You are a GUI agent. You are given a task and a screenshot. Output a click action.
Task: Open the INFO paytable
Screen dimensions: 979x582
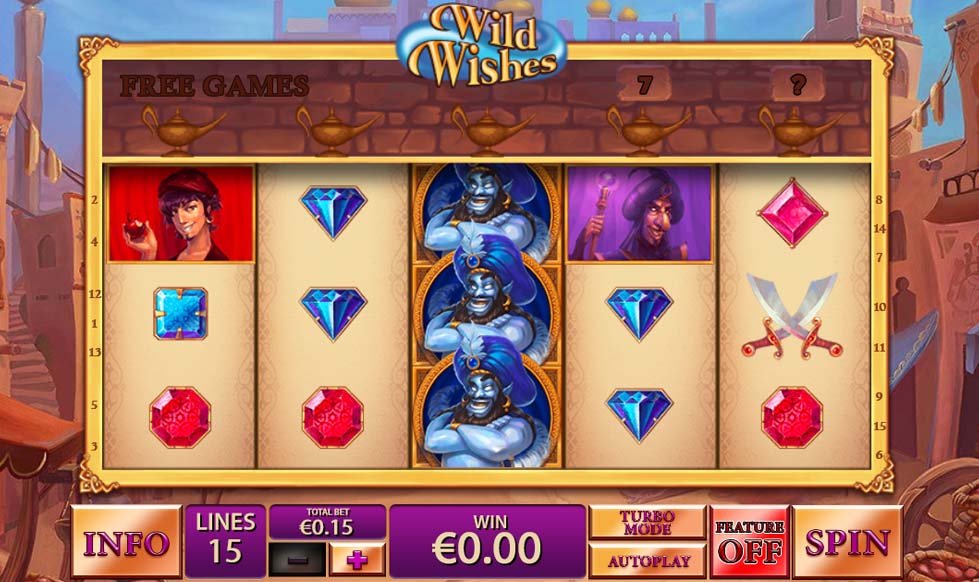coord(125,543)
